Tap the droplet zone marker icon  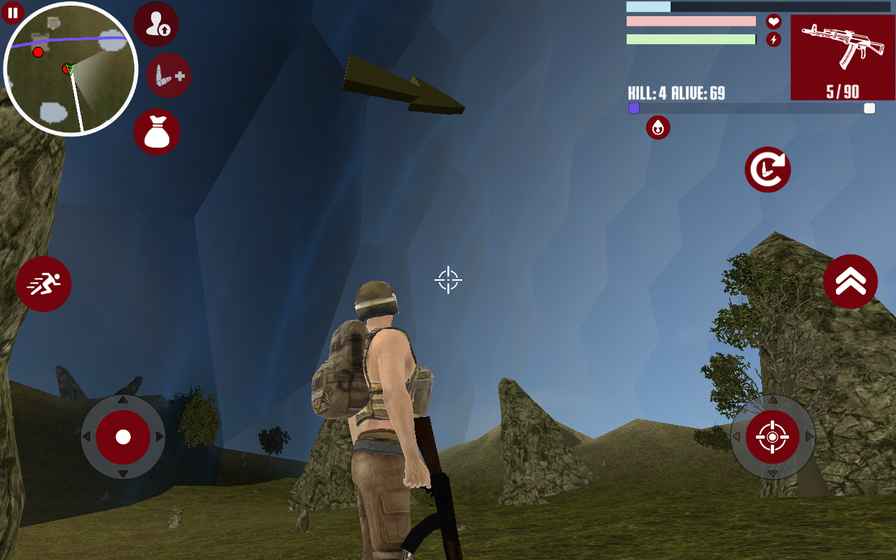pyautogui.click(x=658, y=127)
